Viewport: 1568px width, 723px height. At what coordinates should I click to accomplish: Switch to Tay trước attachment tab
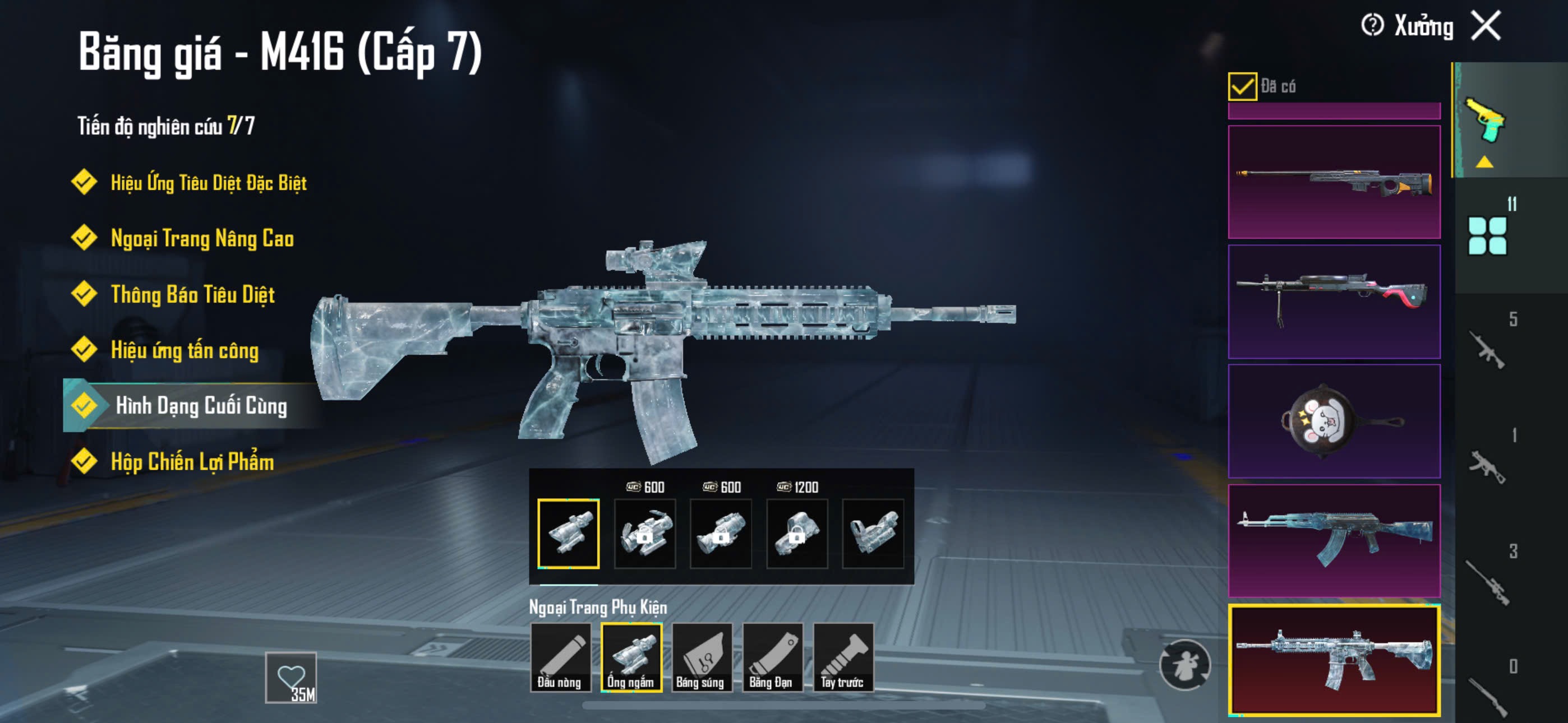click(843, 657)
